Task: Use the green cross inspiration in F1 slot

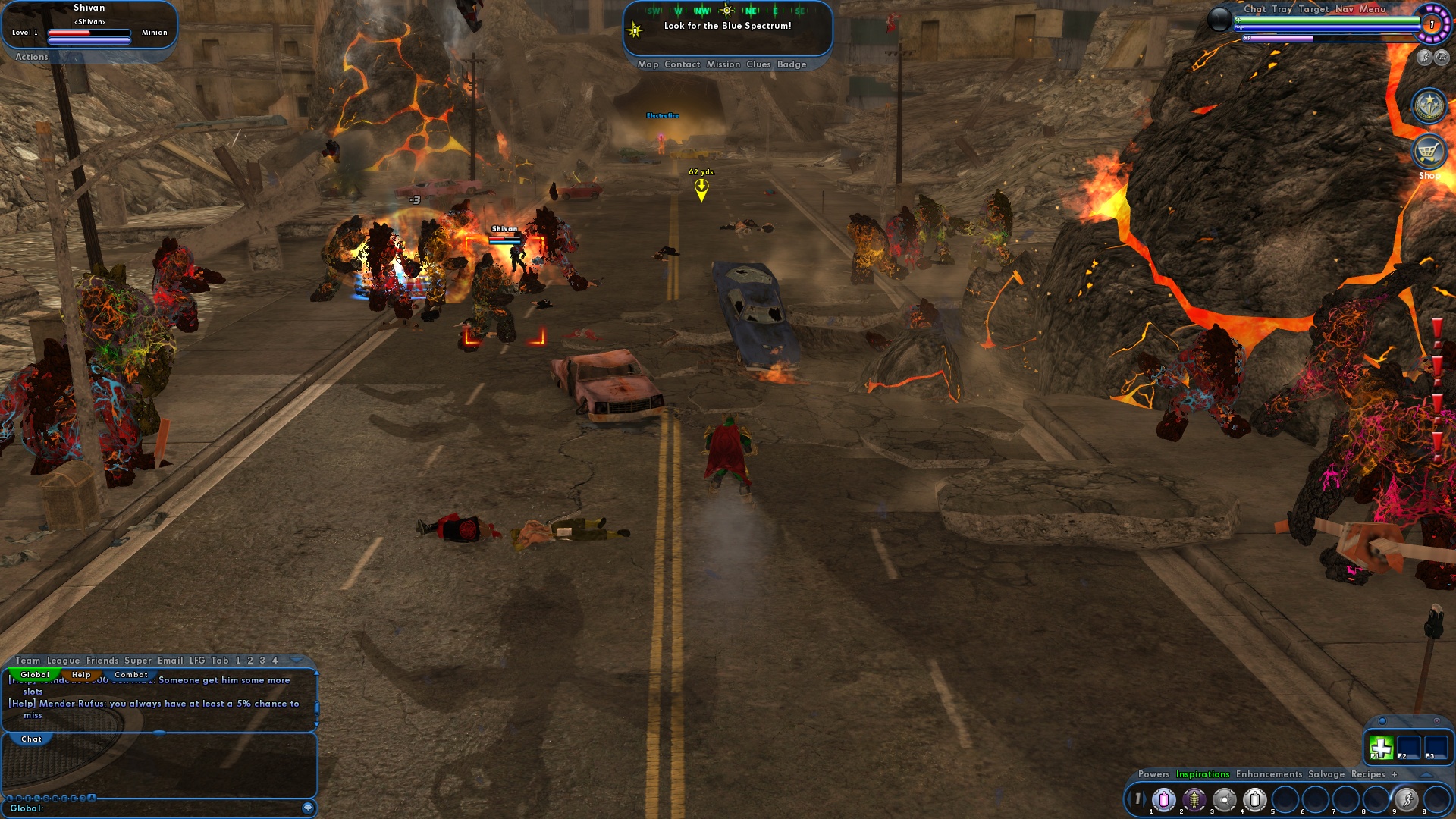Action: pyautogui.click(x=1381, y=748)
